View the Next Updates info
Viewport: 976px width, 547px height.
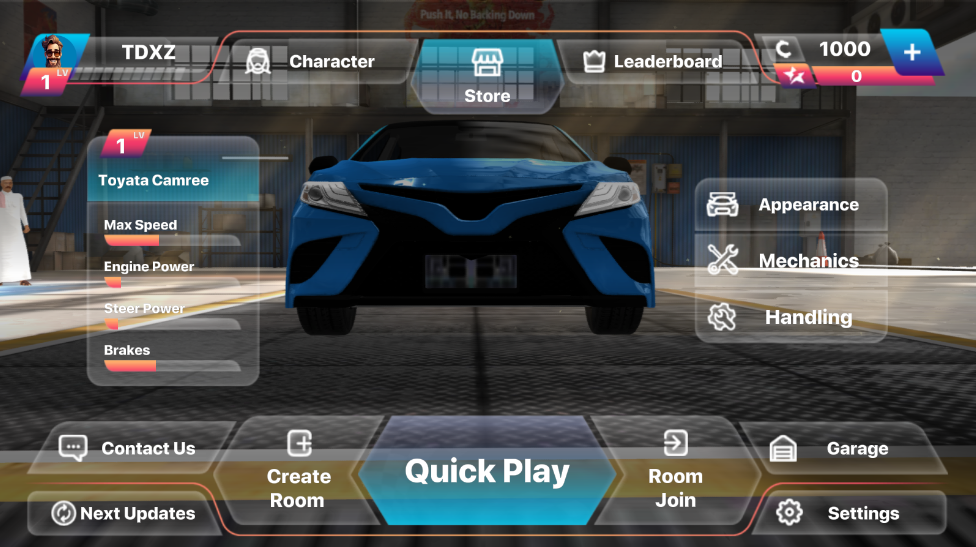tap(124, 513)
